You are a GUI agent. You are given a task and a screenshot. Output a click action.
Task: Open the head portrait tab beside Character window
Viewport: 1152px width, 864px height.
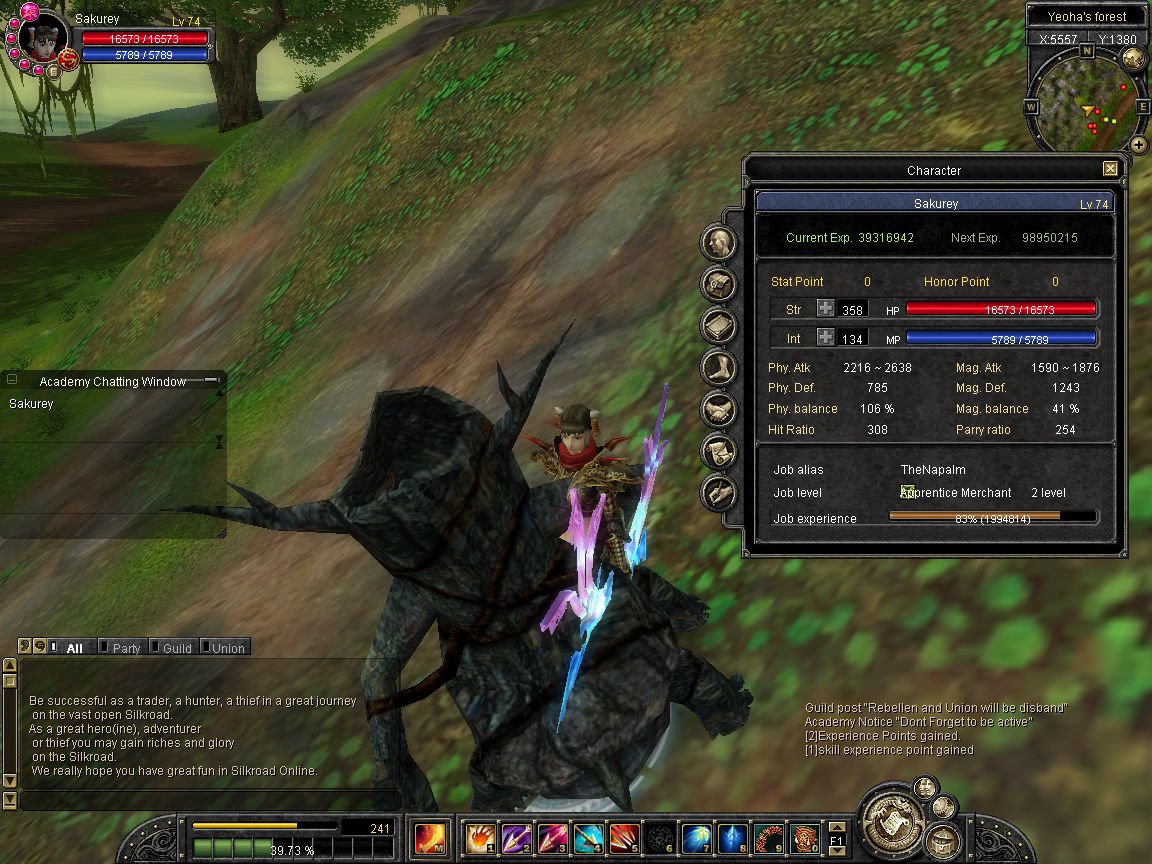tap(719, 243)
